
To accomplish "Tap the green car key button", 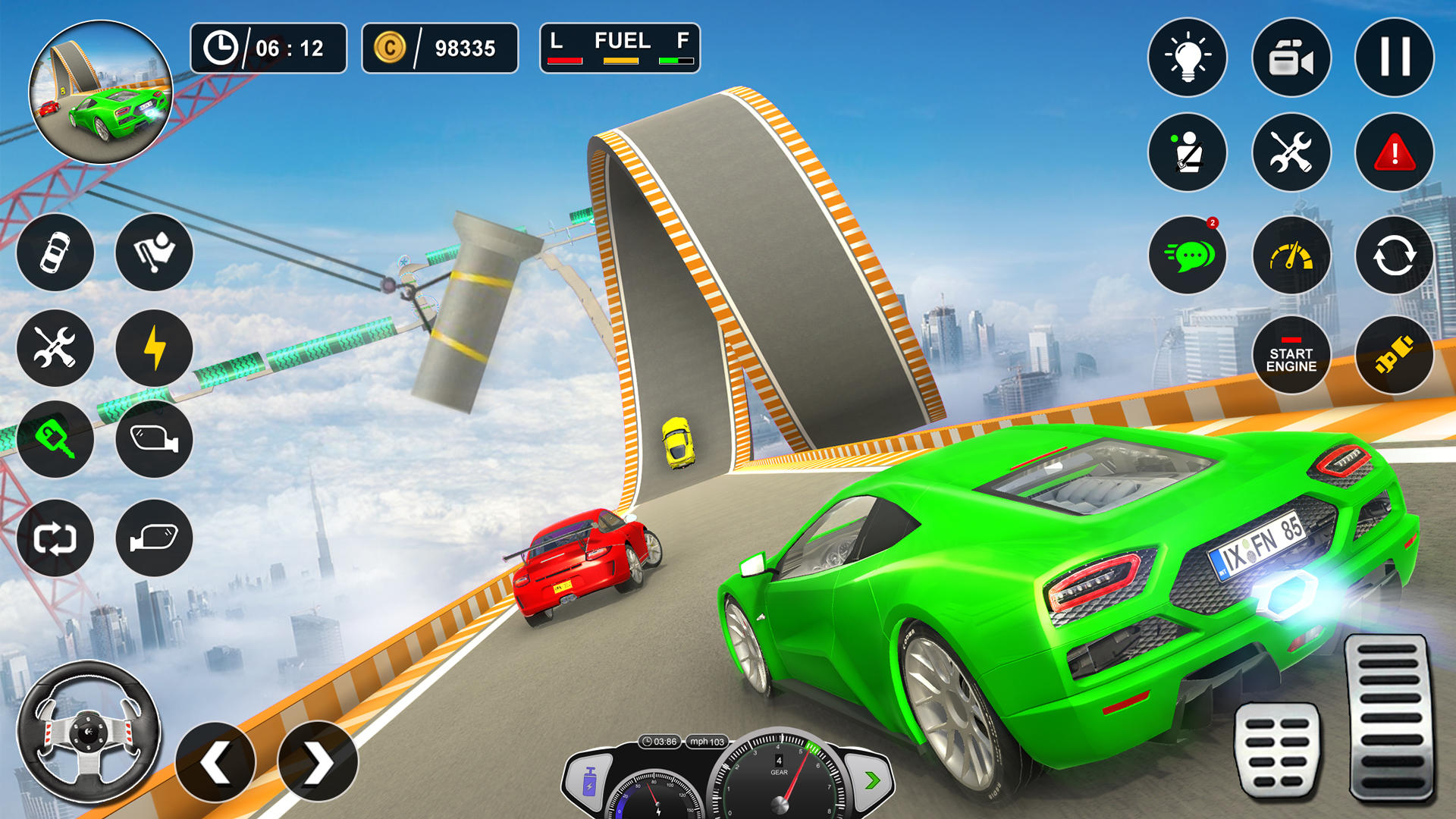I will click(x=55, y=439).
